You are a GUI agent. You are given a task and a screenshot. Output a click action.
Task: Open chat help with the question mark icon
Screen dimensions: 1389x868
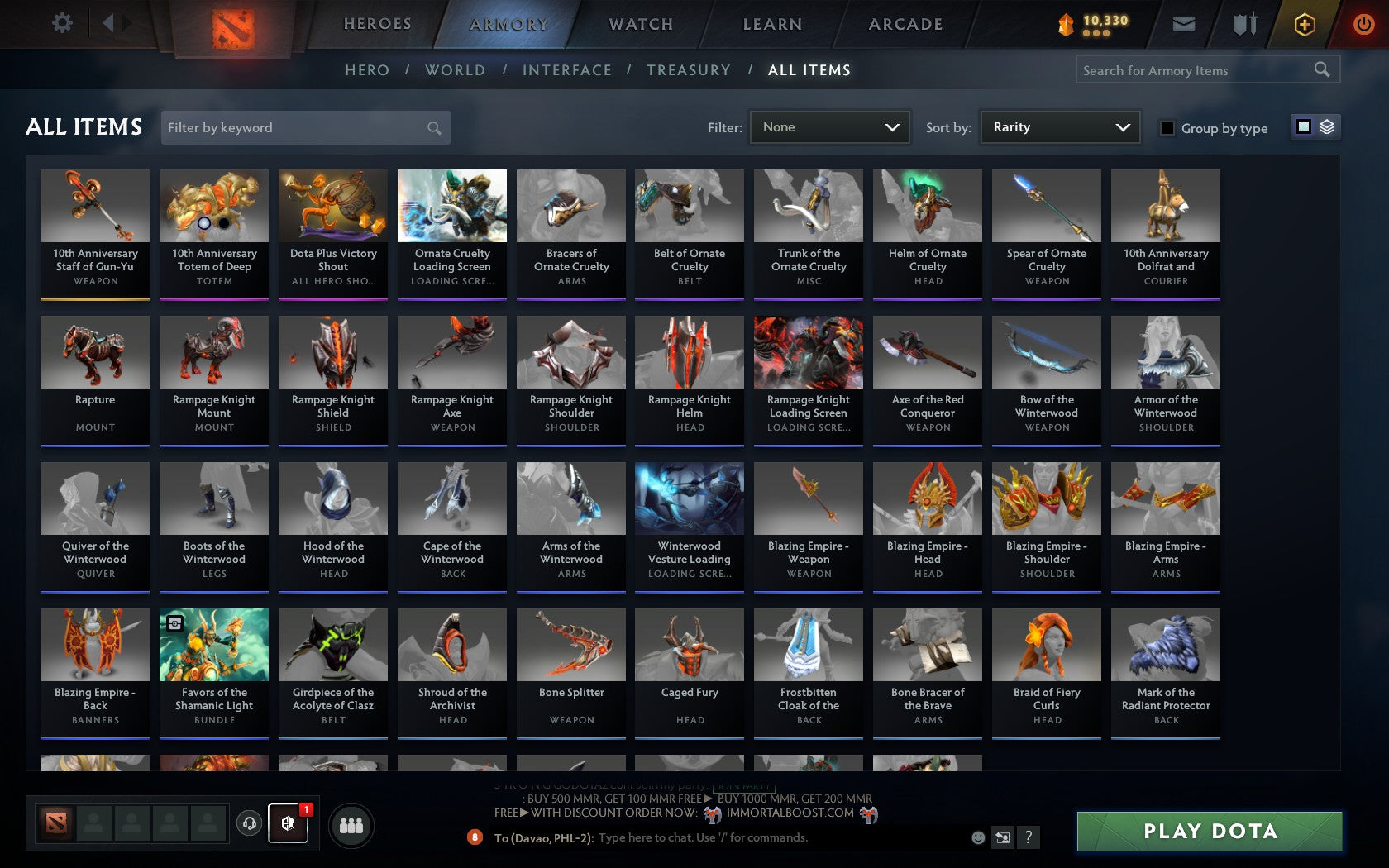[1029, 837]
